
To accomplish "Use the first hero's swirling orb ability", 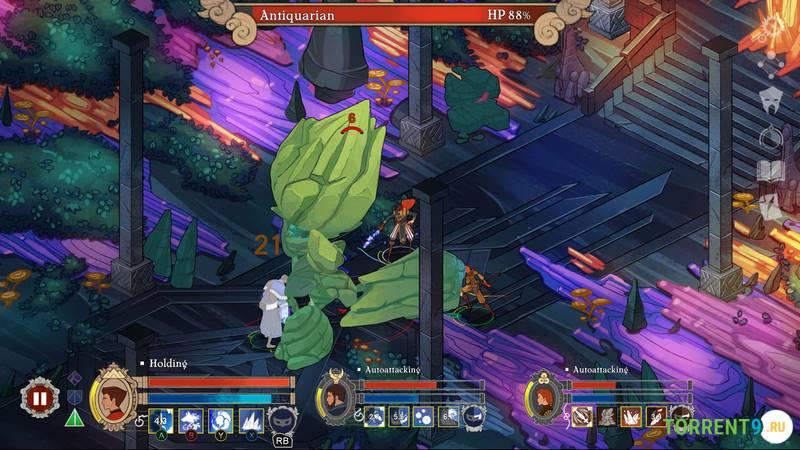I will 220,420.
